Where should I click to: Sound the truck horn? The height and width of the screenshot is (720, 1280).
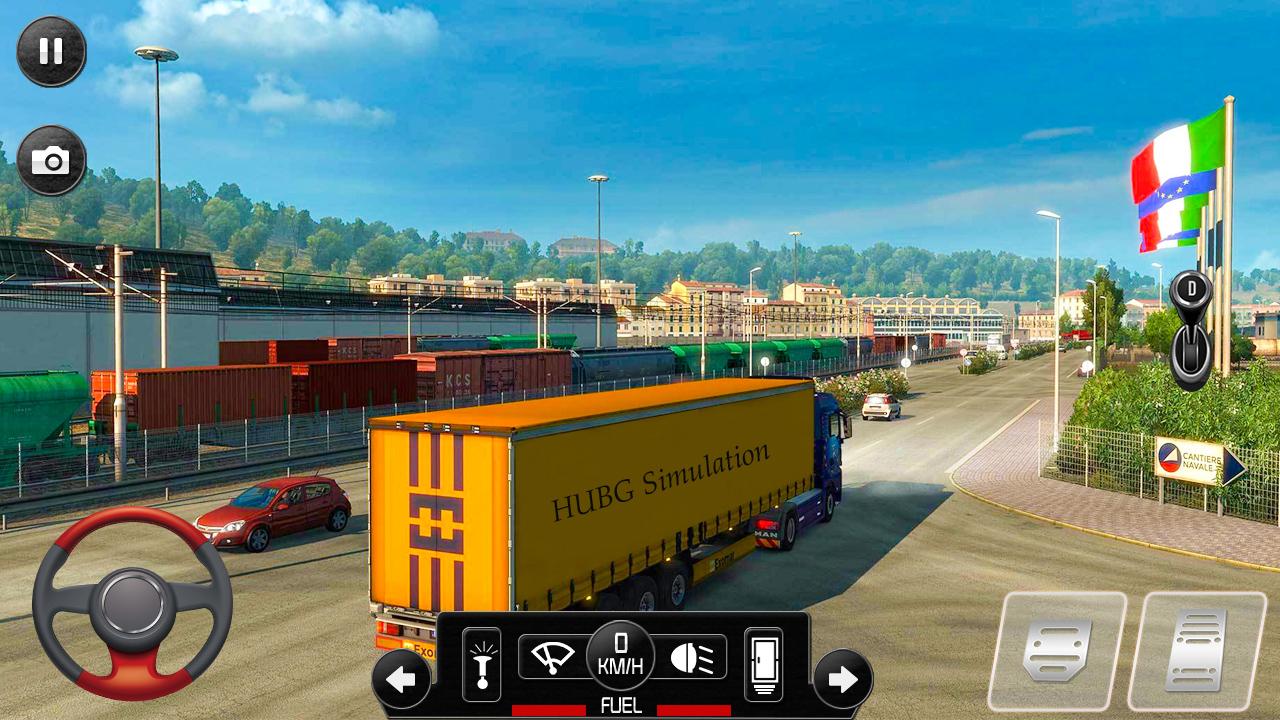click(x=481, y=664)
